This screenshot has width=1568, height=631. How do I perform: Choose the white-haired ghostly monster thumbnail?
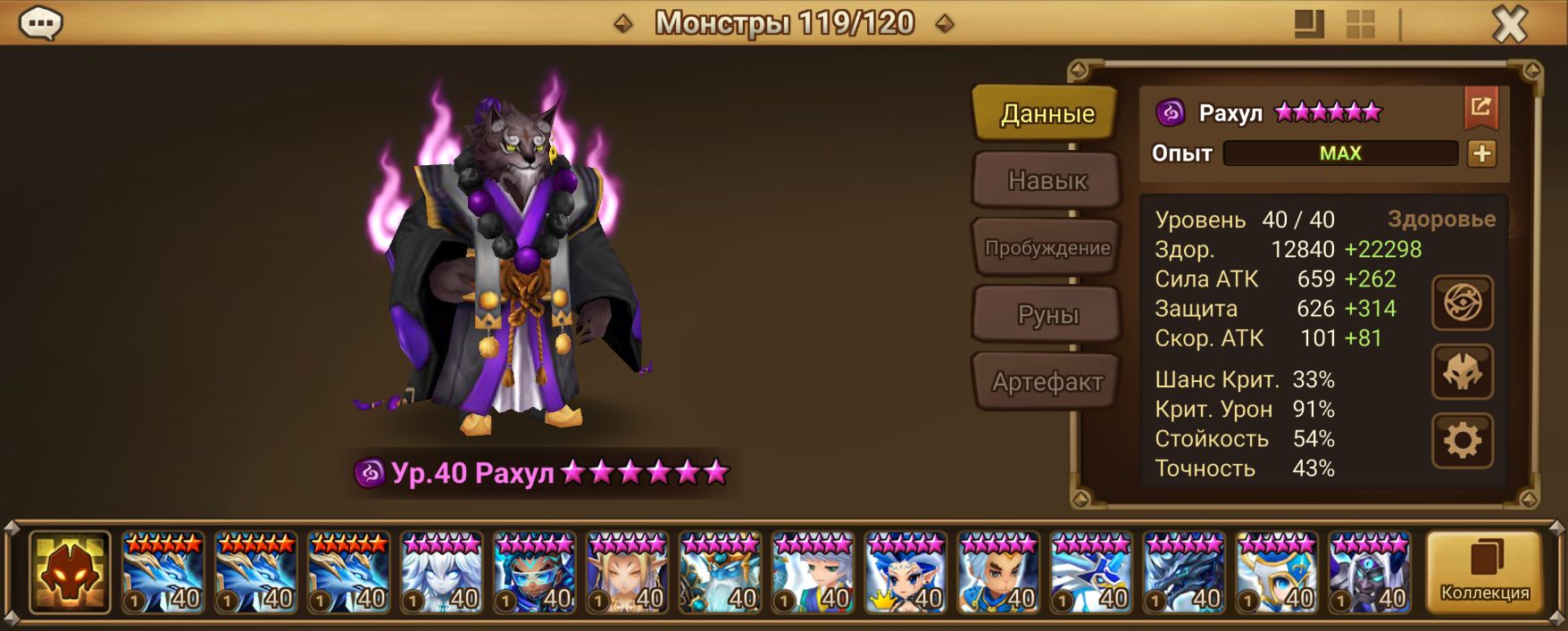tap(441, 572)
